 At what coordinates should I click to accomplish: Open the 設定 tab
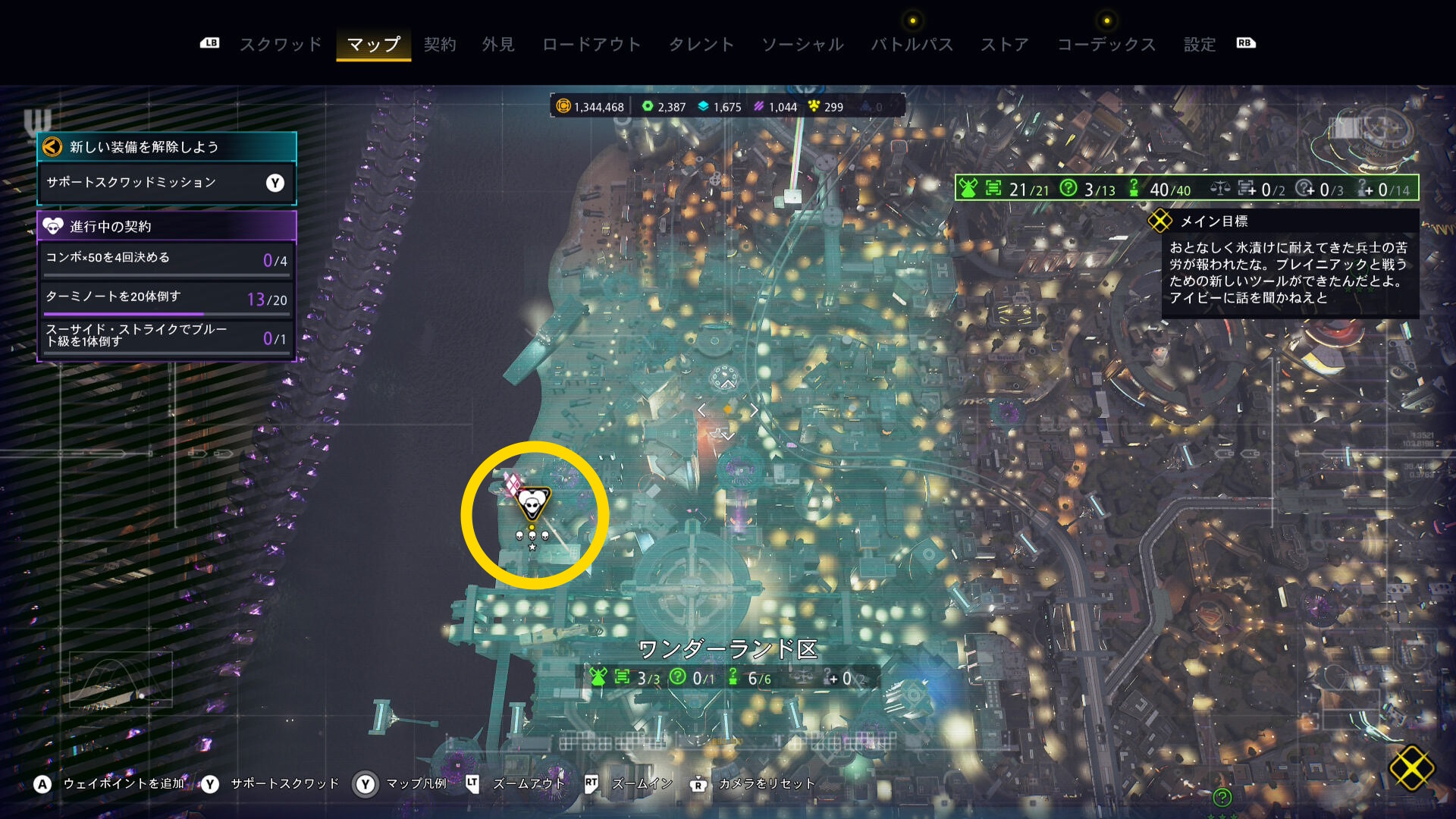(1200, 45)
